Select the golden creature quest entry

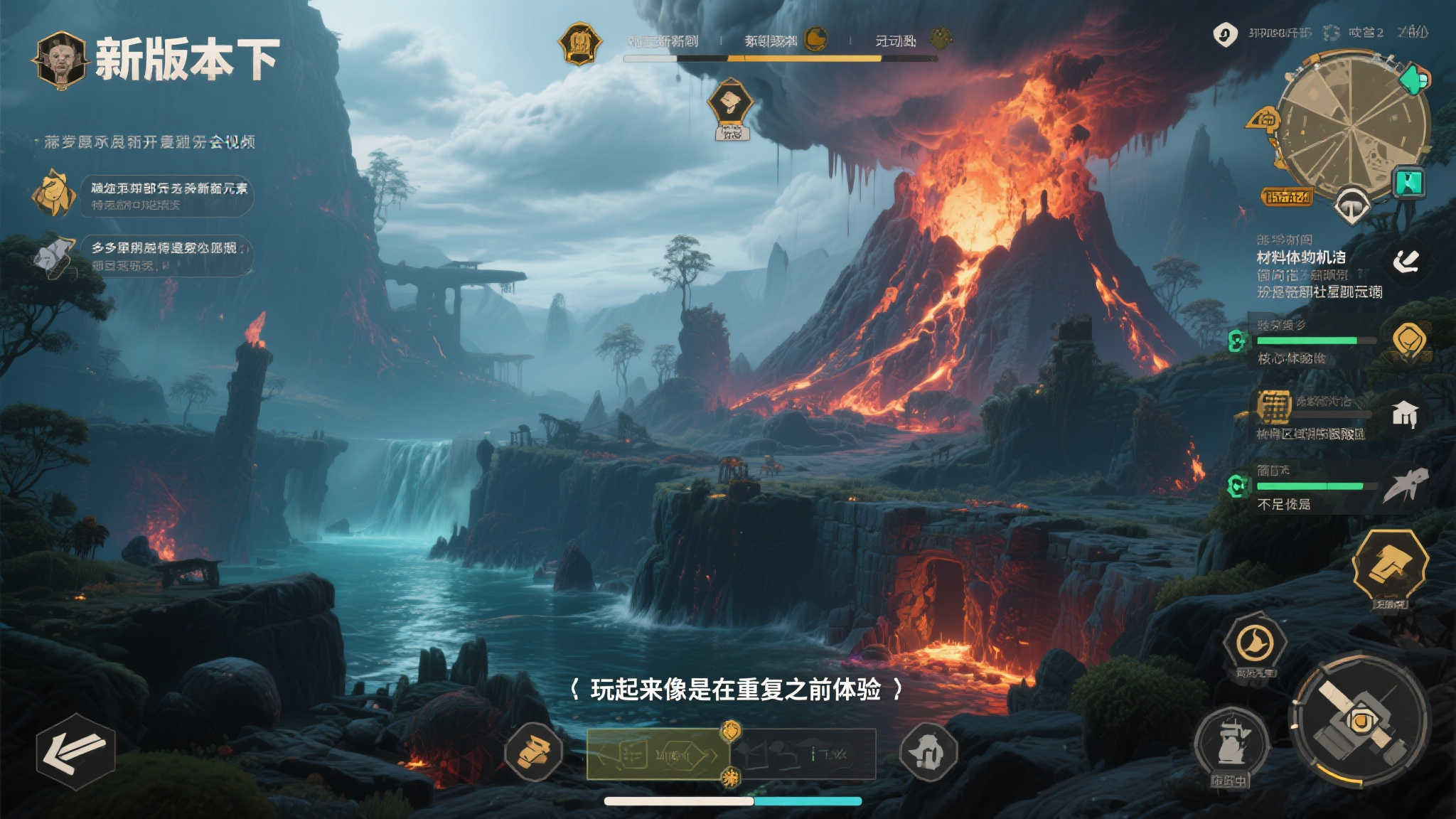54,193
